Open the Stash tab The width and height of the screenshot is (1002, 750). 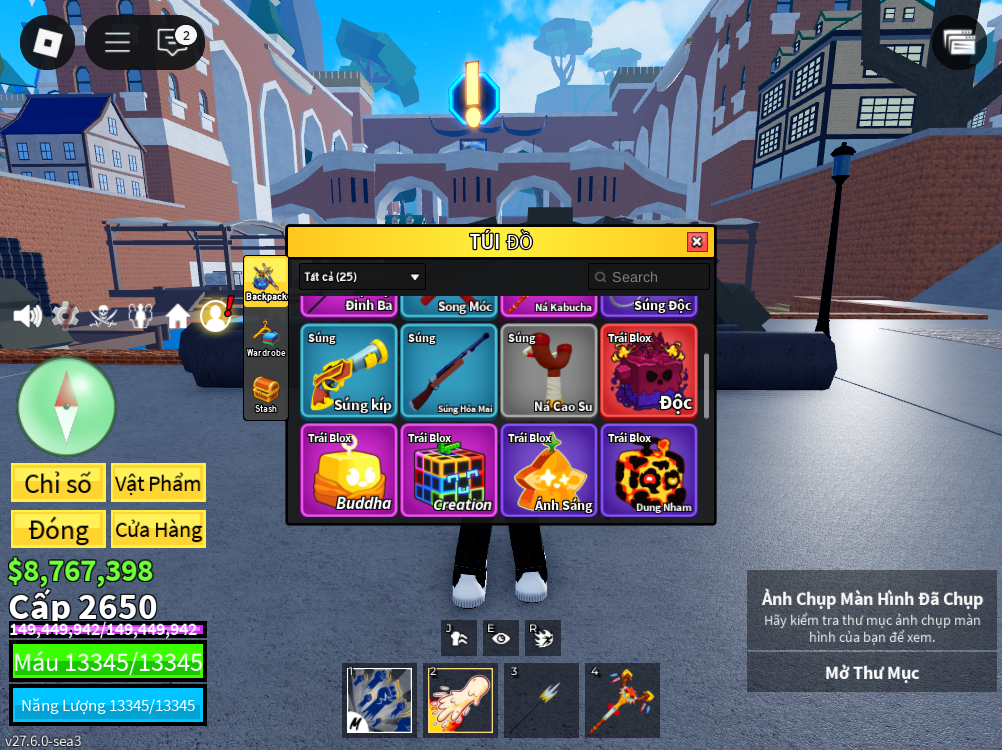[x=266, y=394]
